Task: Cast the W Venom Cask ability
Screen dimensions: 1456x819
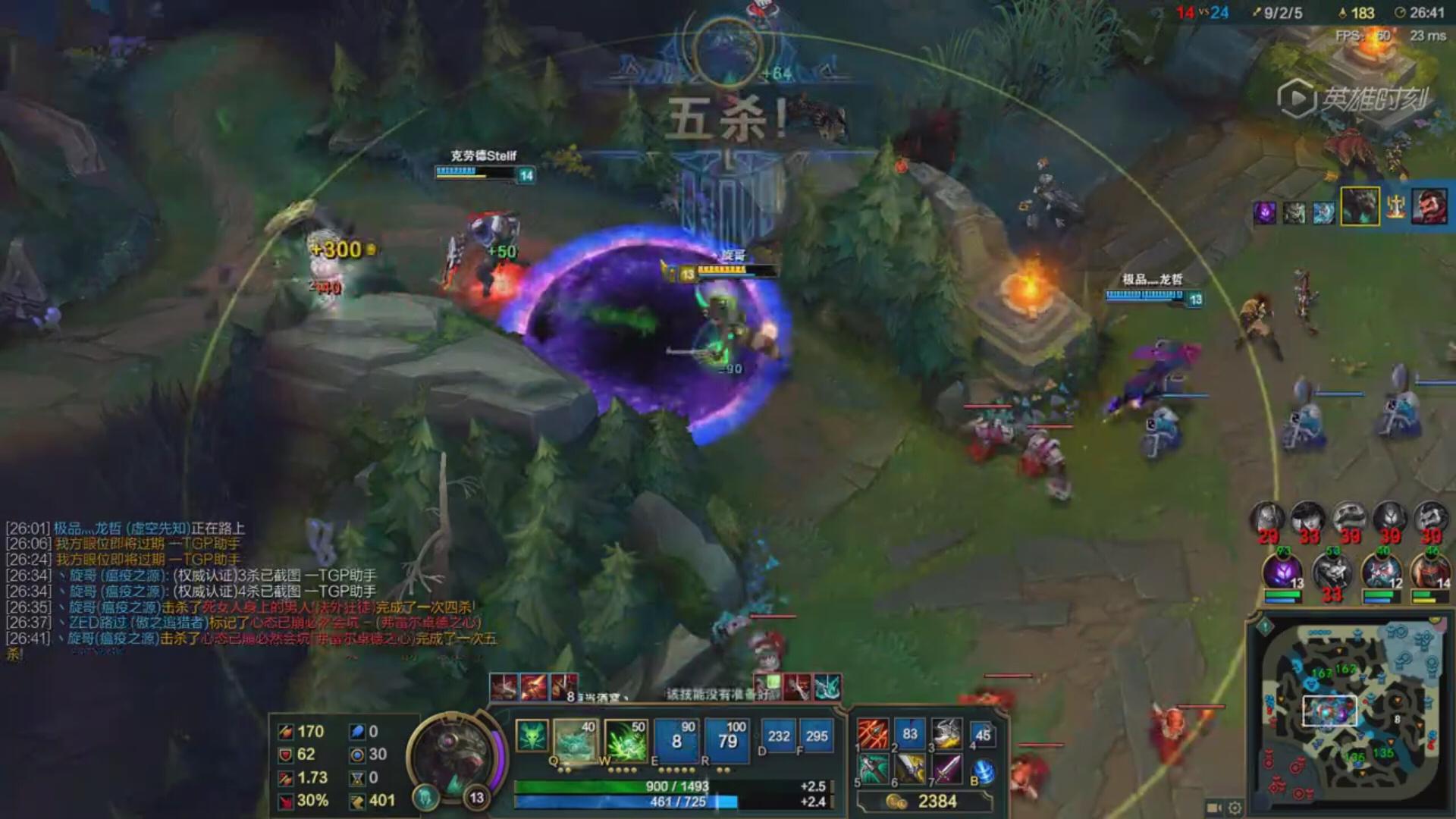Action: point(626,738)
